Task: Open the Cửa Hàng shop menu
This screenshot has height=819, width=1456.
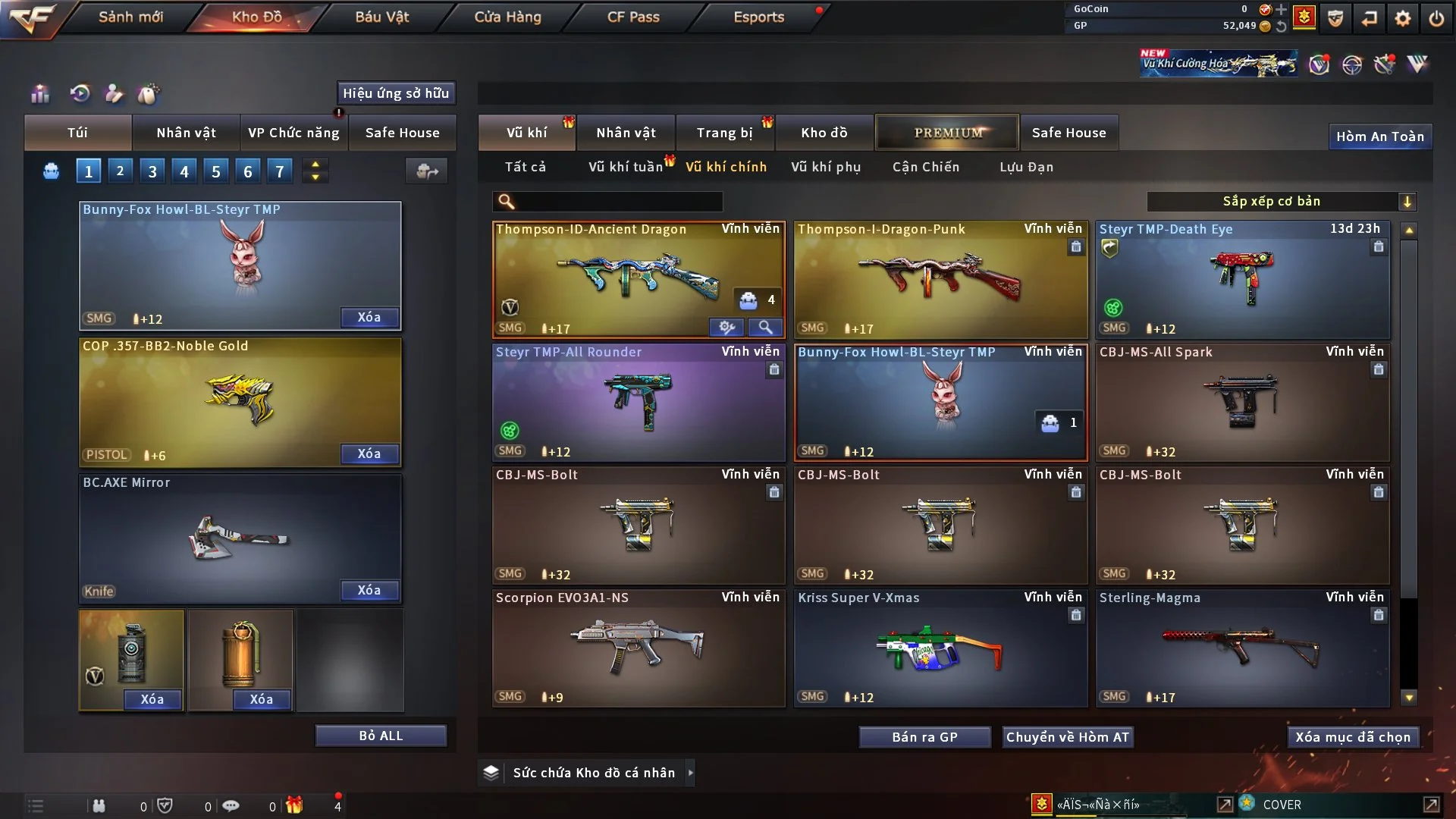Action: [507, 17]
